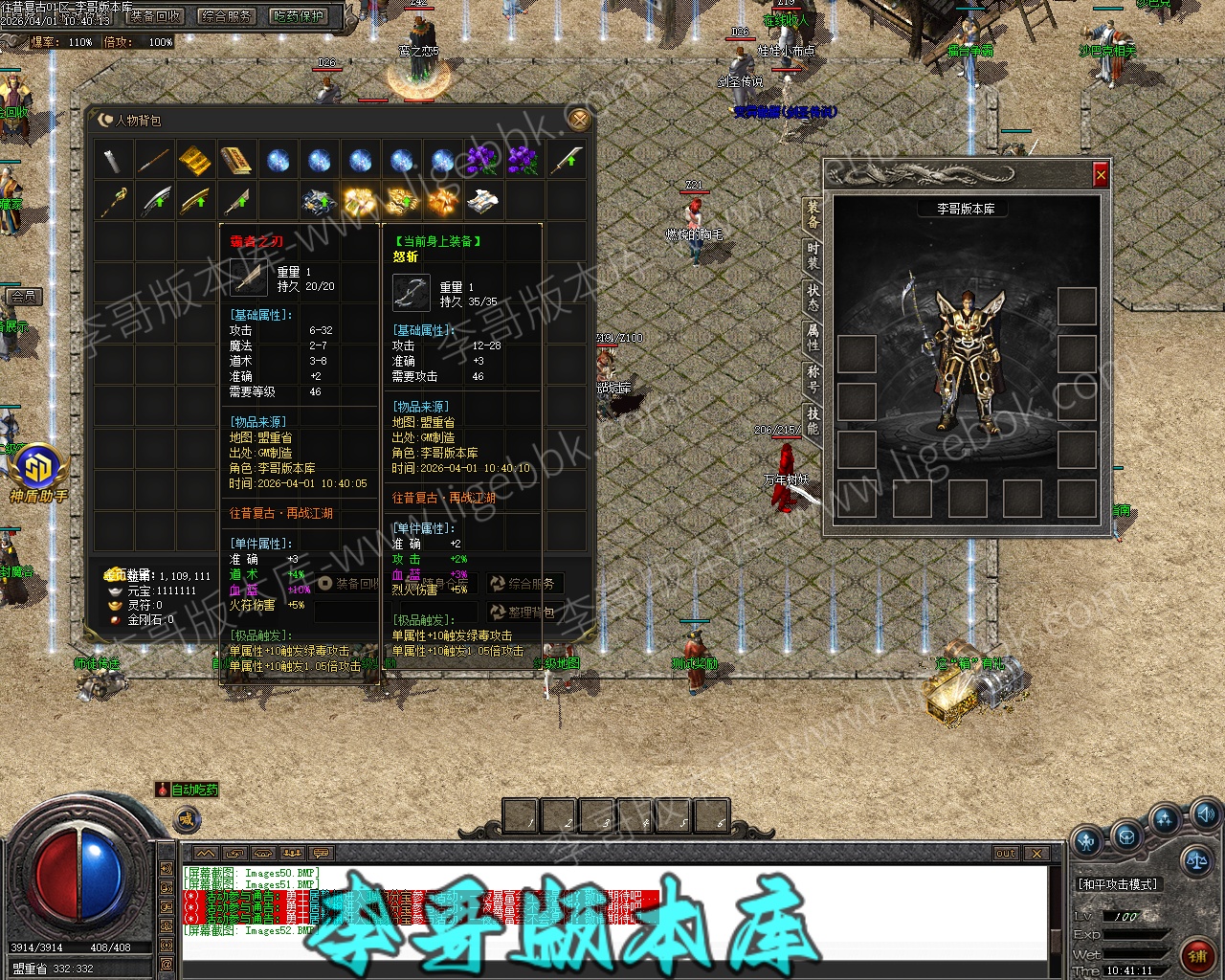Toggle the 自动吃药 auto-potion option

(189, 790)
